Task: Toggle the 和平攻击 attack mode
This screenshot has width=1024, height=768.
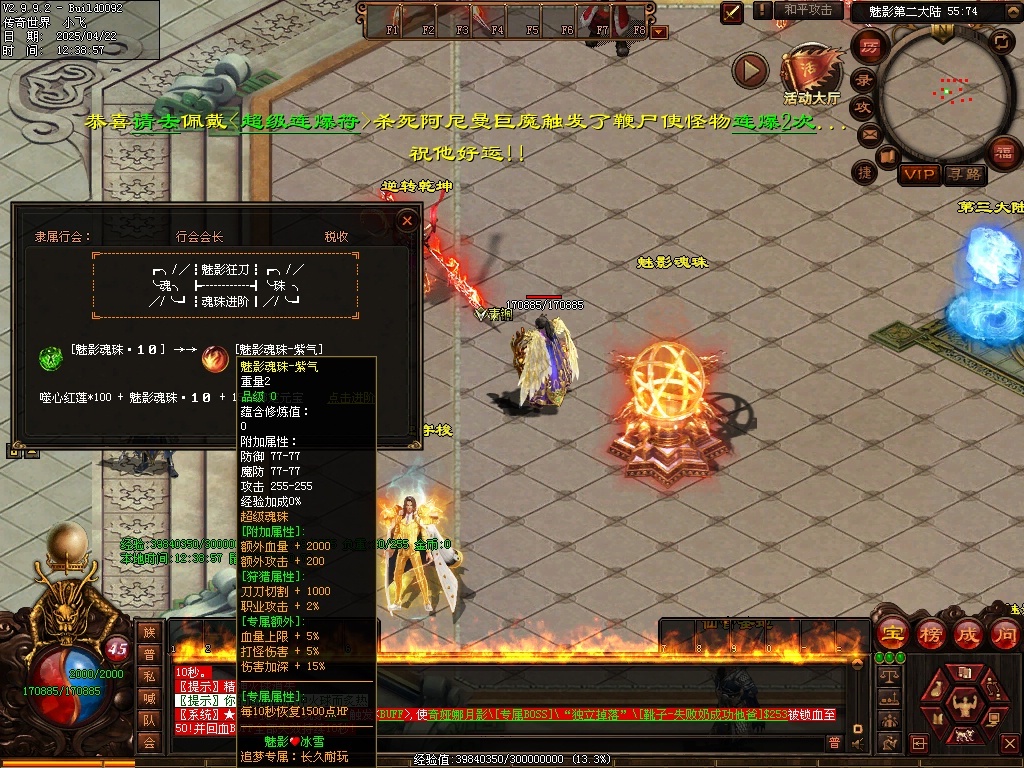Action: tap(808, 10)
